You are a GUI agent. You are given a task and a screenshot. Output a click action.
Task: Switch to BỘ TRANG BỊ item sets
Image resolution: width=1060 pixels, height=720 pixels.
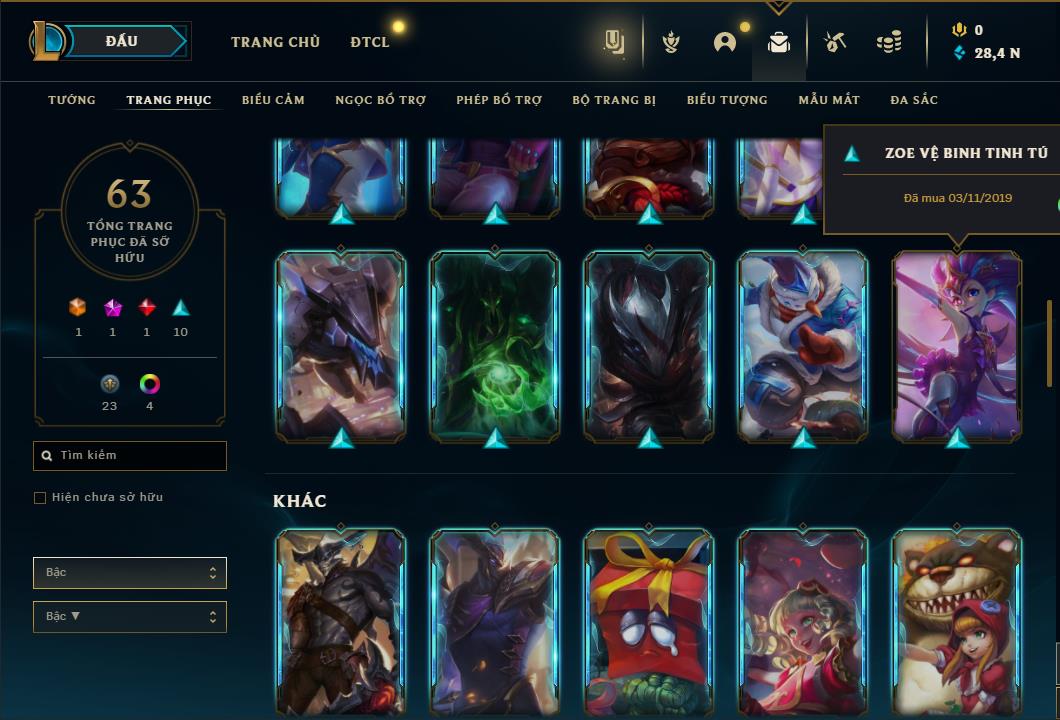[x=614, y=100]
